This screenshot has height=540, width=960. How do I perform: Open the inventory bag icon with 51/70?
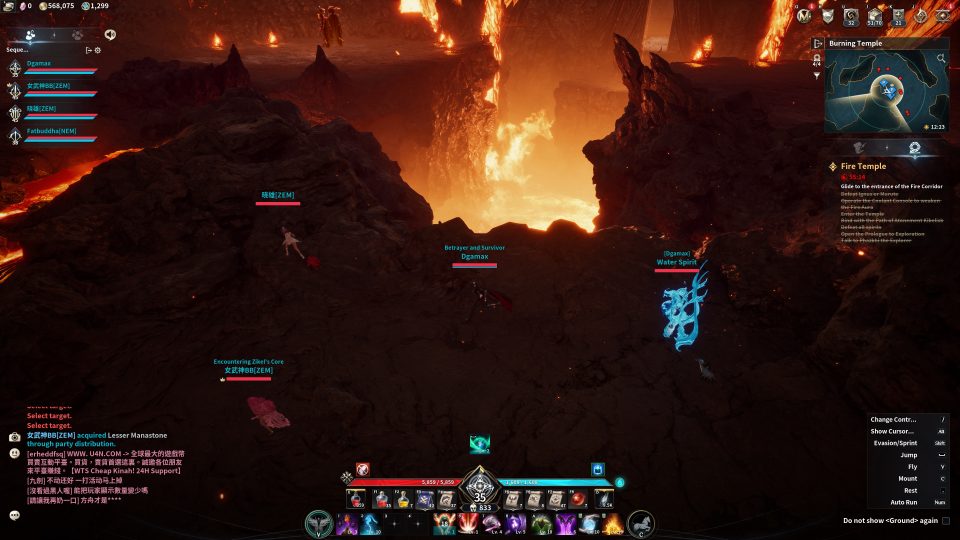(x=875, y=15)
